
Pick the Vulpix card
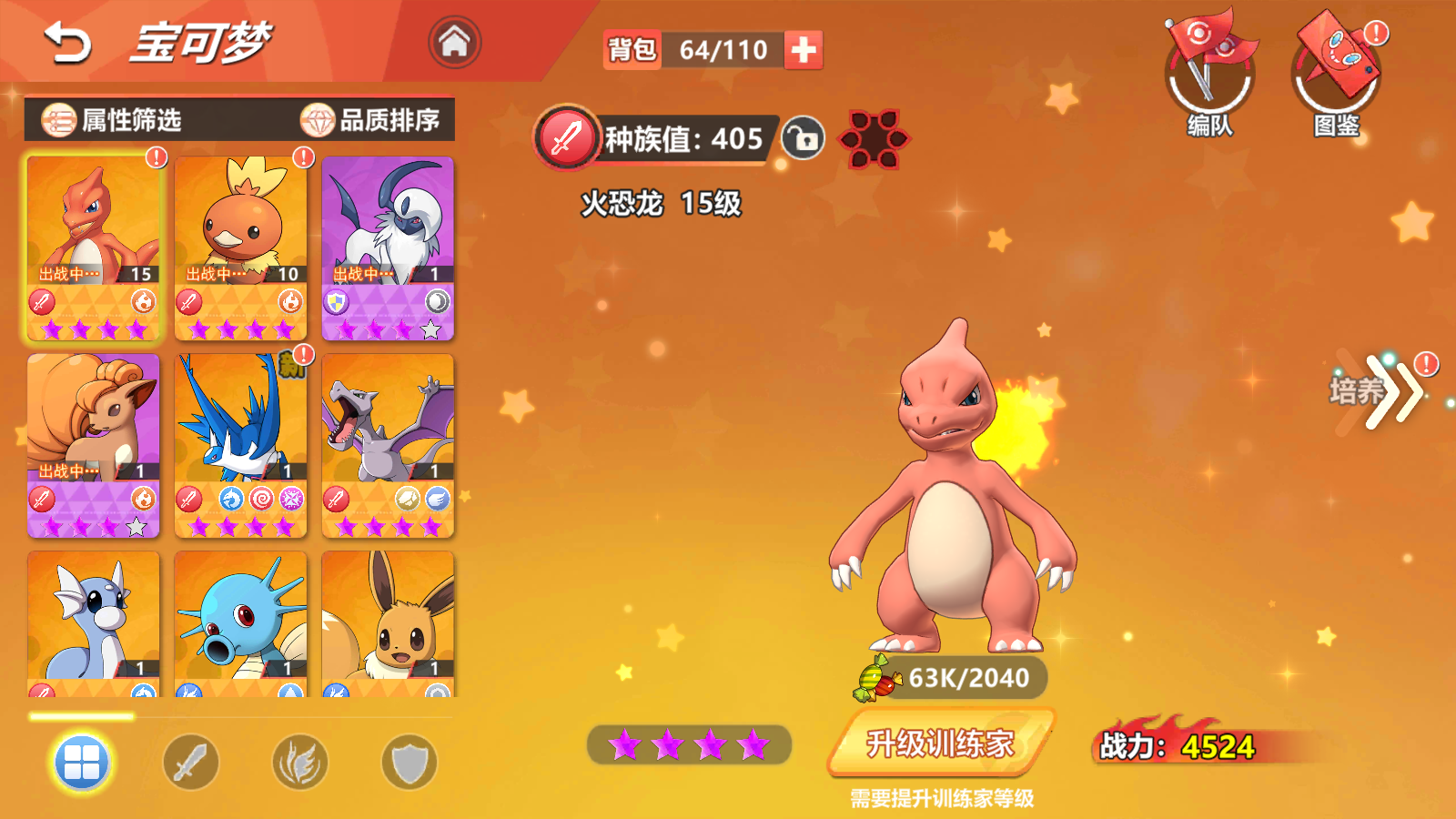94,444
